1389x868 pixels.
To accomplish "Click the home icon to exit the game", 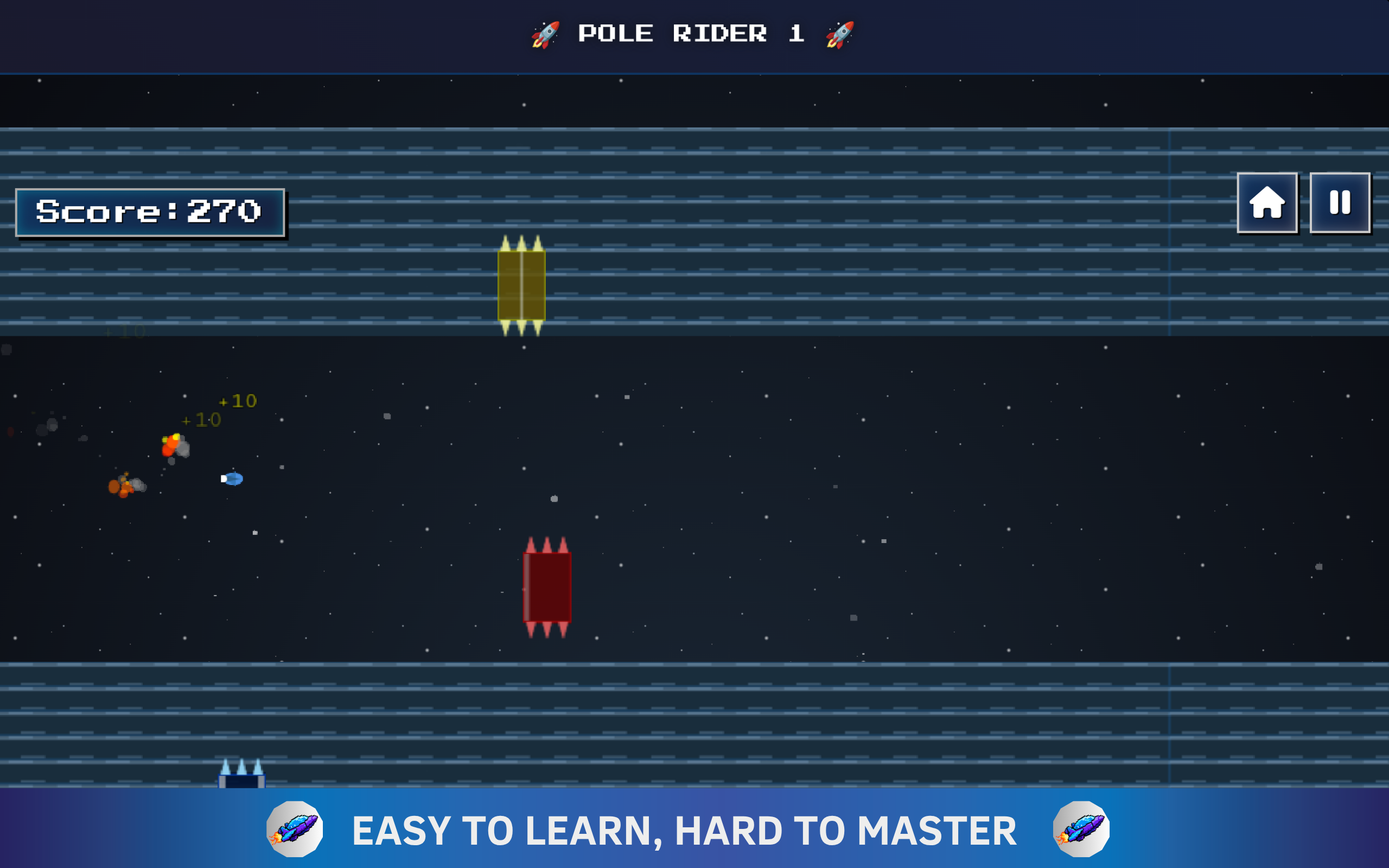I will pyautogui.click(x=1268, y=203).
